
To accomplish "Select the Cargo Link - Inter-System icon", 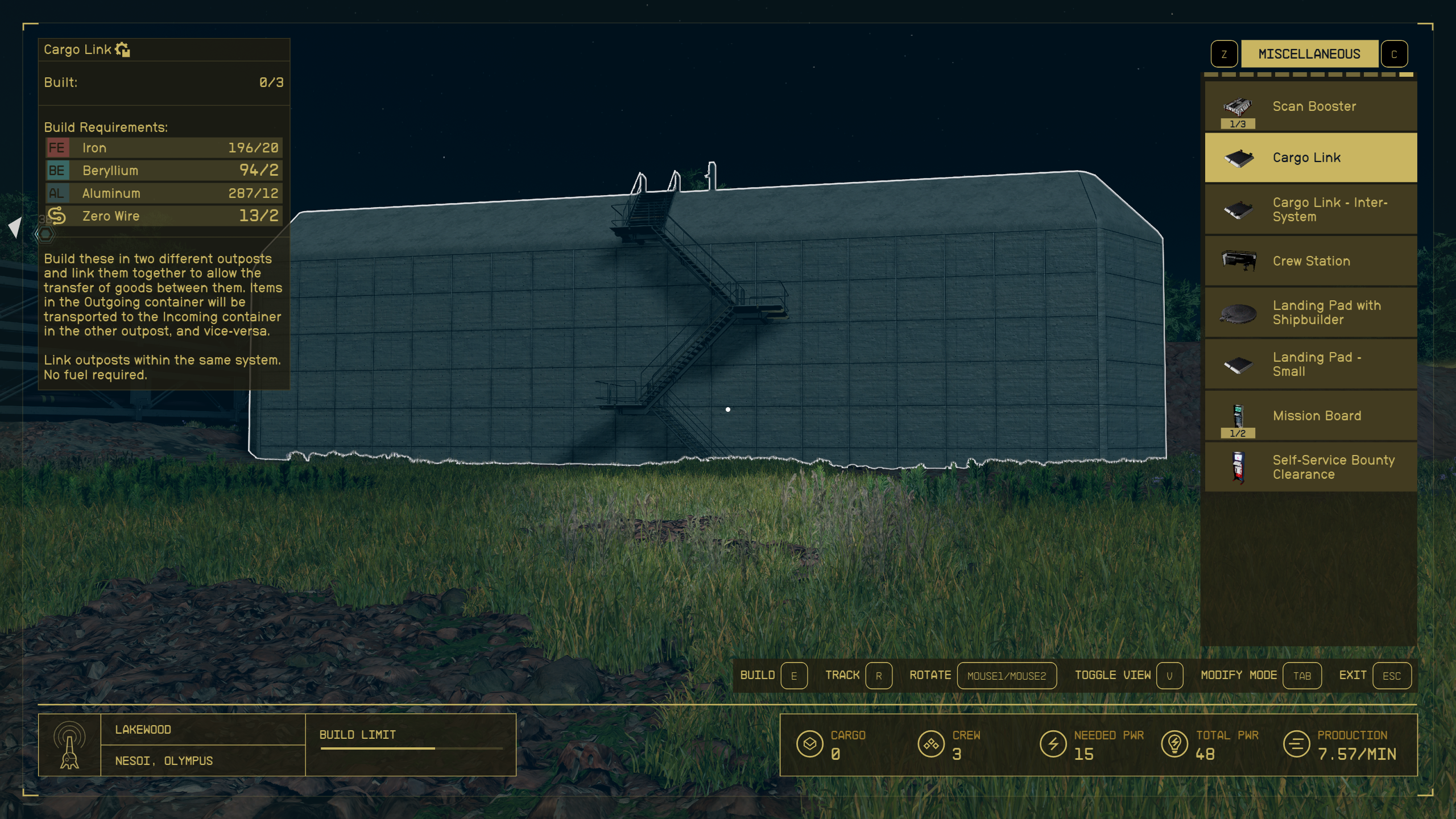I will [1238, 209].
